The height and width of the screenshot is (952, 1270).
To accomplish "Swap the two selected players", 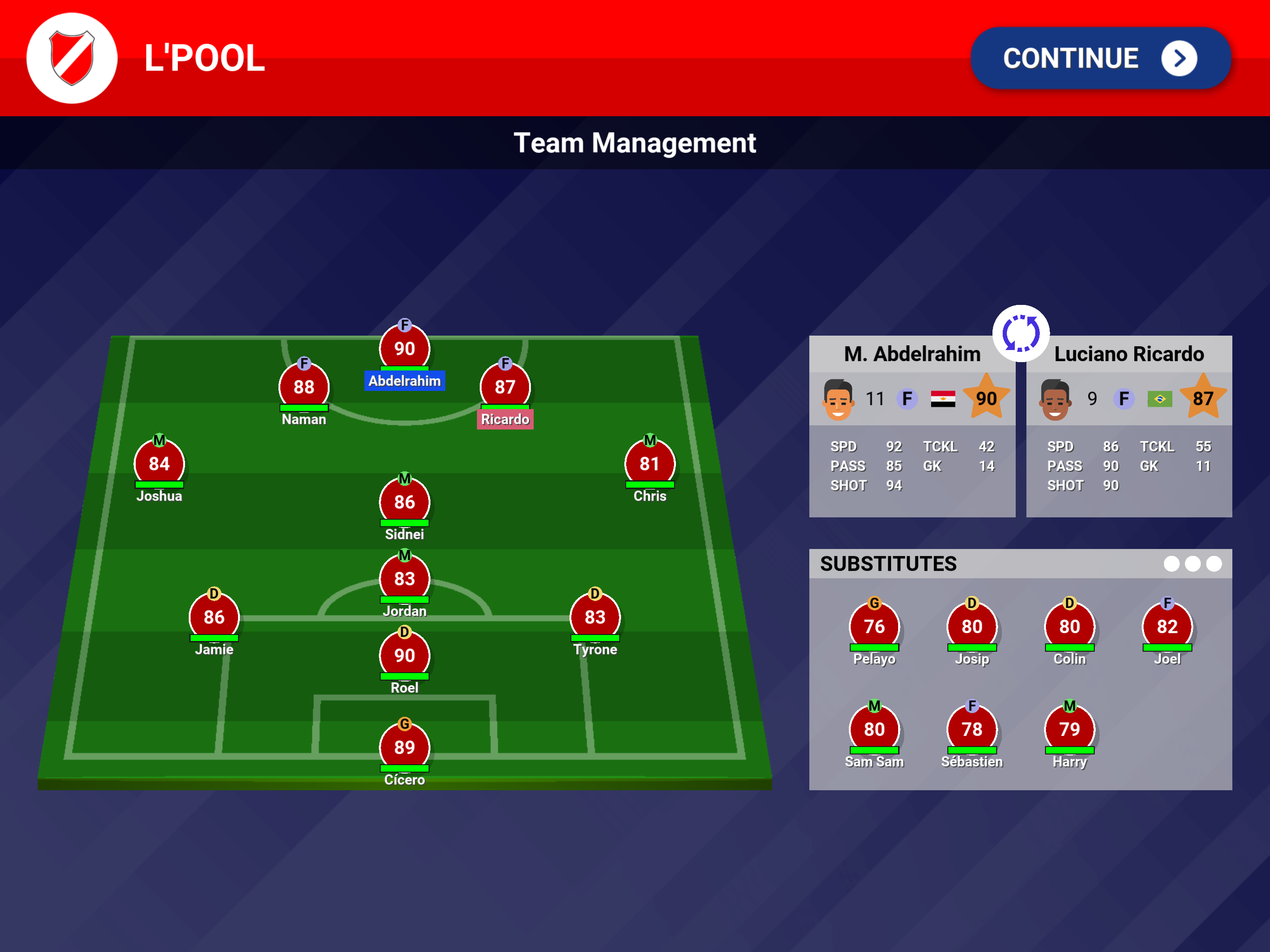I will (x=1020, y=333).
